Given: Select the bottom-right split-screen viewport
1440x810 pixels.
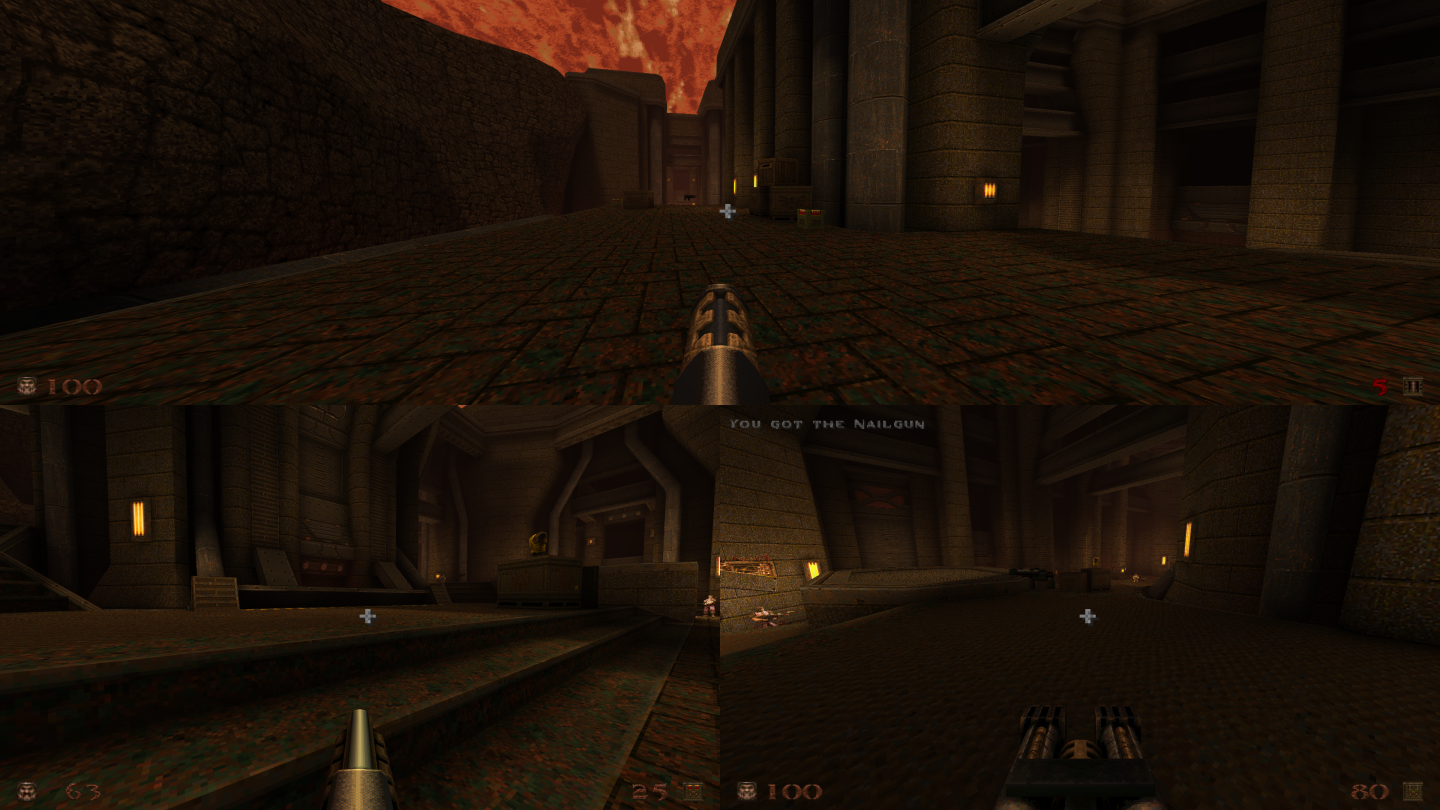Looking at the screenshot, I should 1080,600.
